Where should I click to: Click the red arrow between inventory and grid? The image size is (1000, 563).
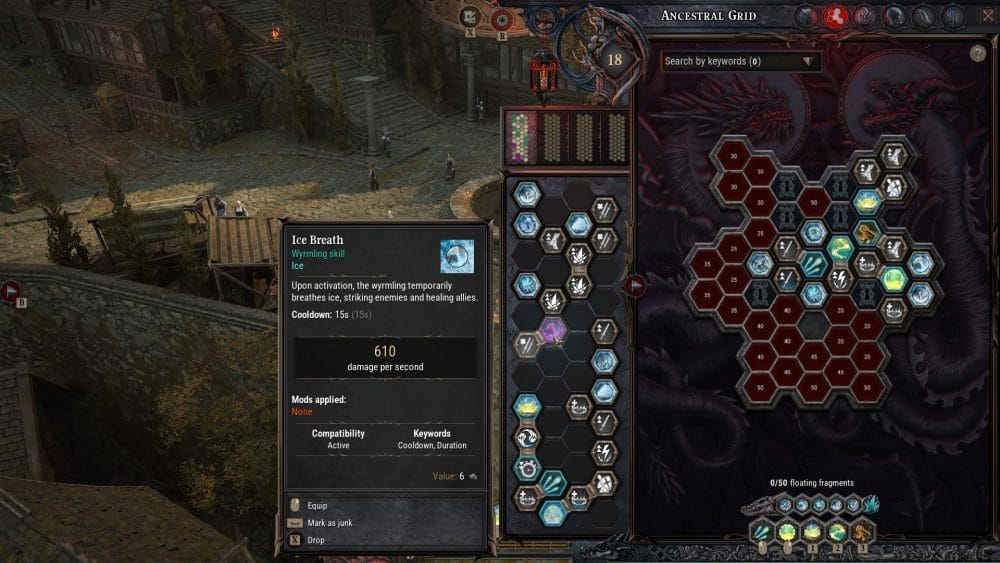[x=634, y=287]
